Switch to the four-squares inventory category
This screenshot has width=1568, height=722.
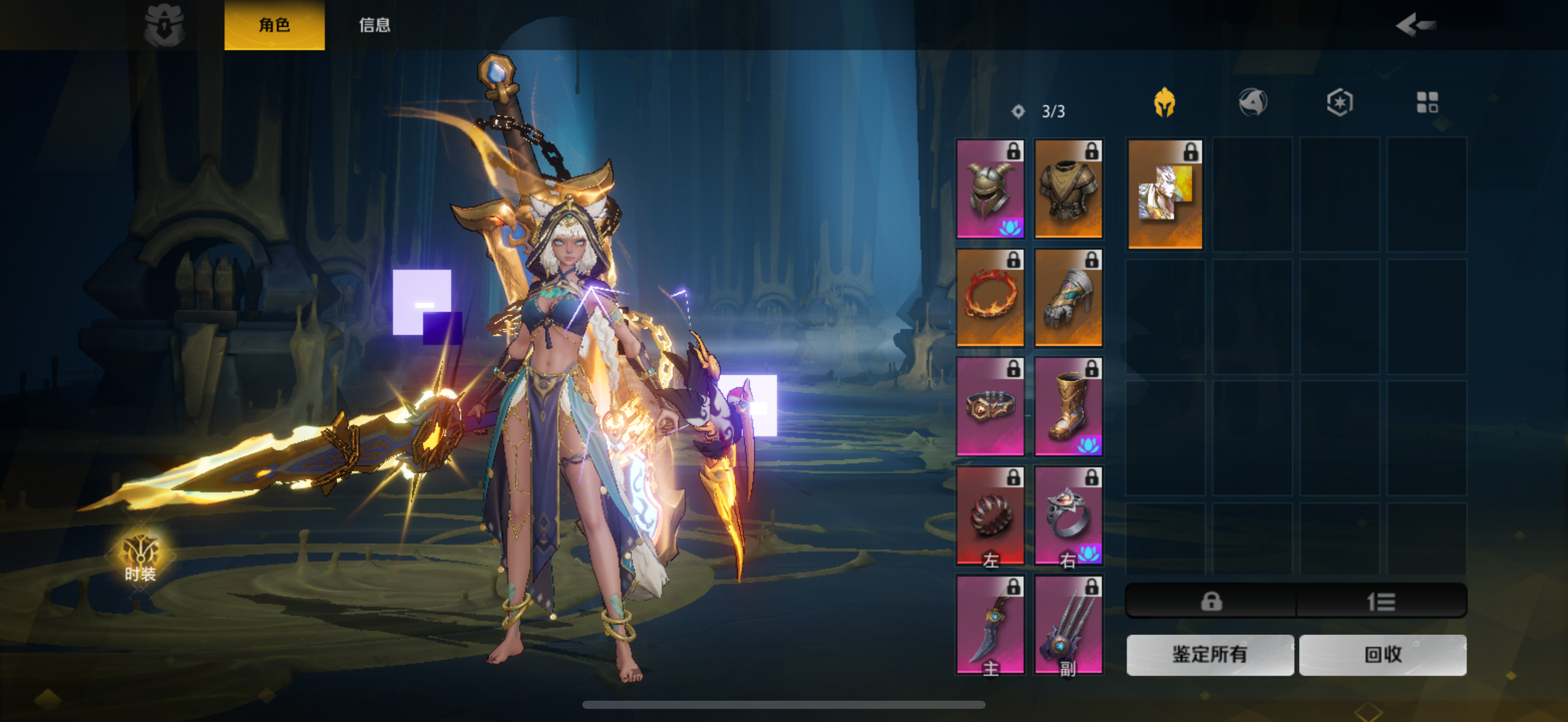[1427, 102]
